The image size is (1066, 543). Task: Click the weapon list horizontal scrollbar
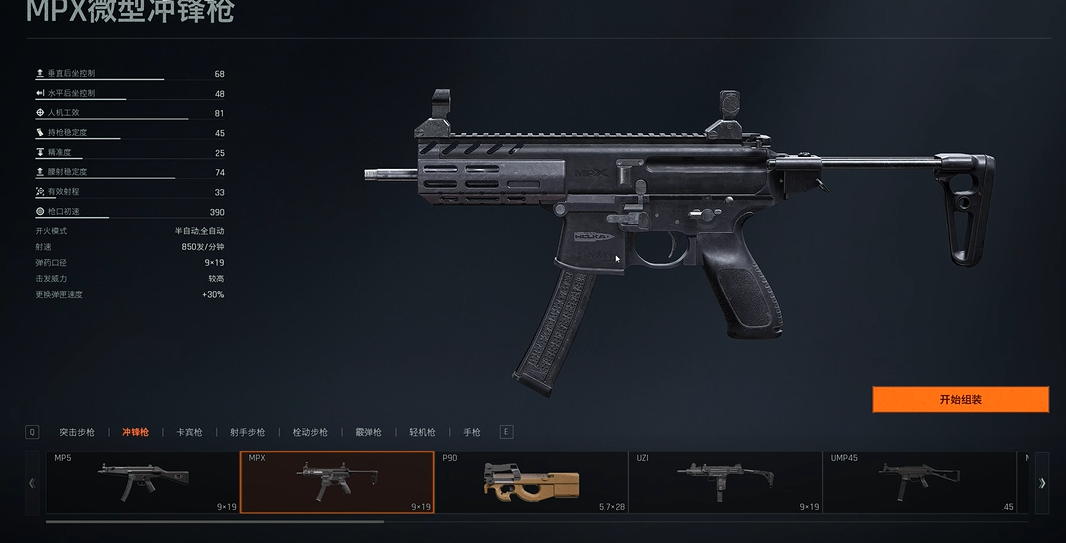tap(215, 521)
